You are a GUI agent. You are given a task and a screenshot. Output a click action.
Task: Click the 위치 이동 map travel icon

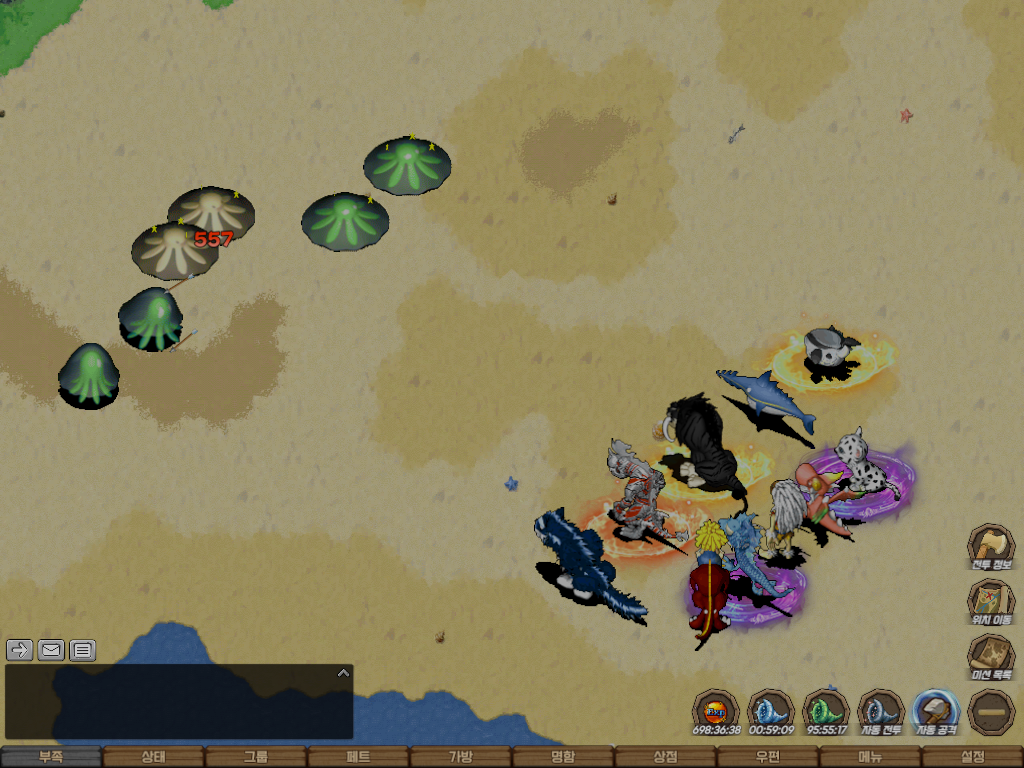tap(990, 602)
